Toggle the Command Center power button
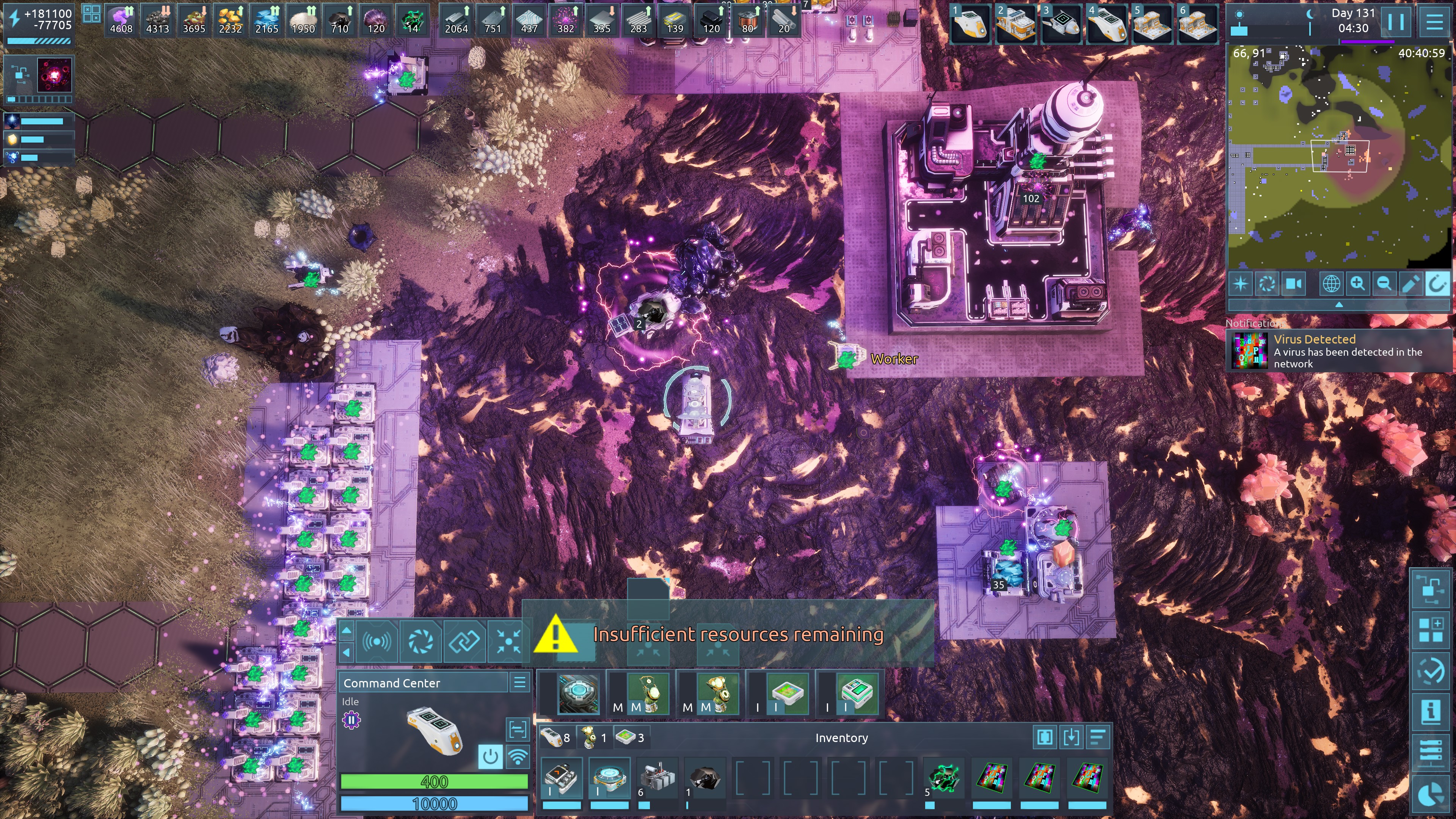The image size is (1456, 819). pyautogui.click(x=490, y=756)
